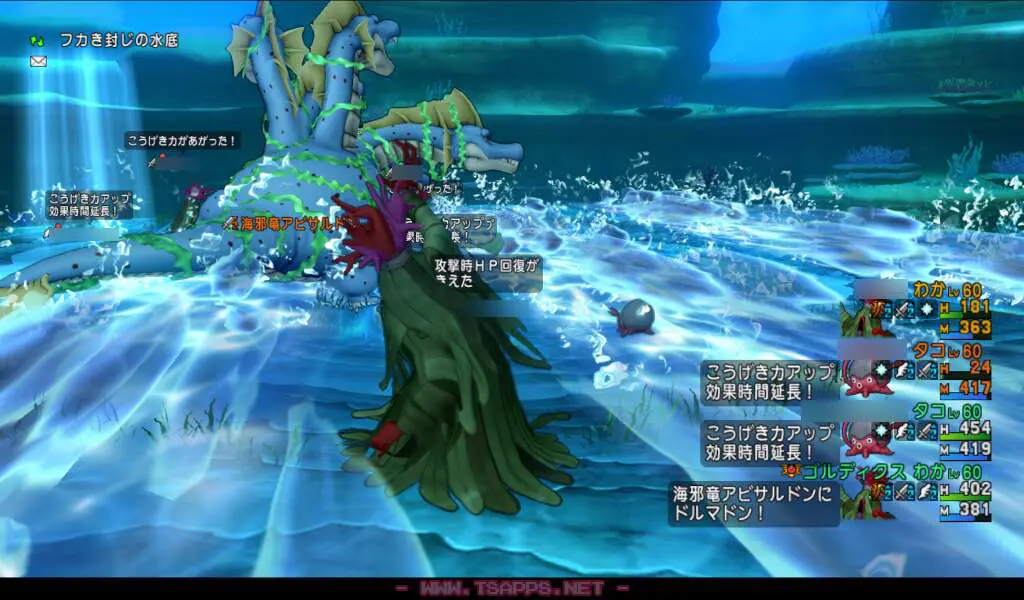1024x600 pixels.
Task: Click the green connection status icon
Action: tap(38, 41)
